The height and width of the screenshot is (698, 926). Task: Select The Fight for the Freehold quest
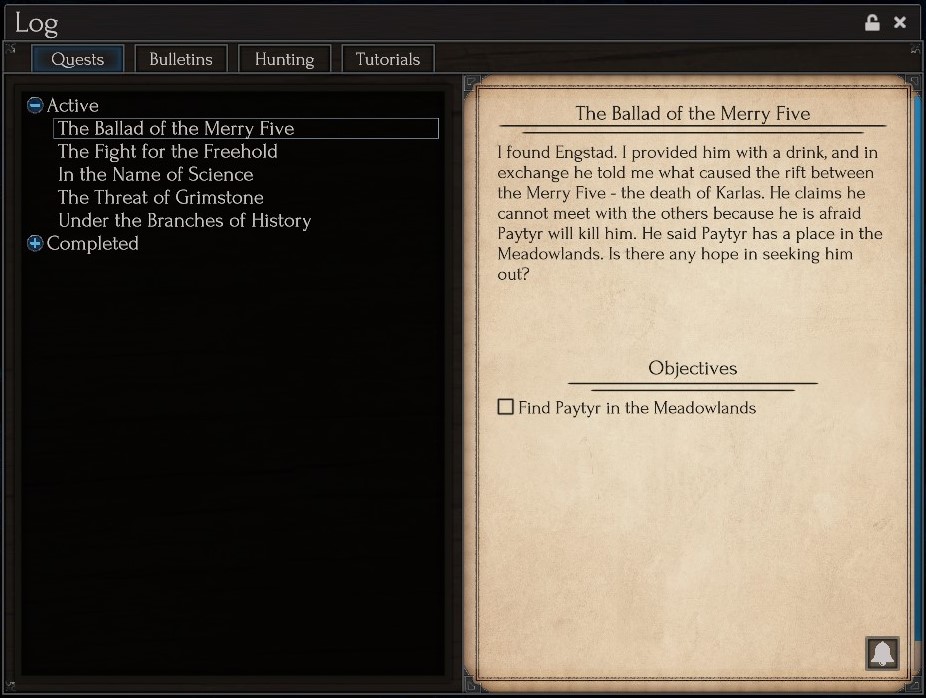click(168, 151)
